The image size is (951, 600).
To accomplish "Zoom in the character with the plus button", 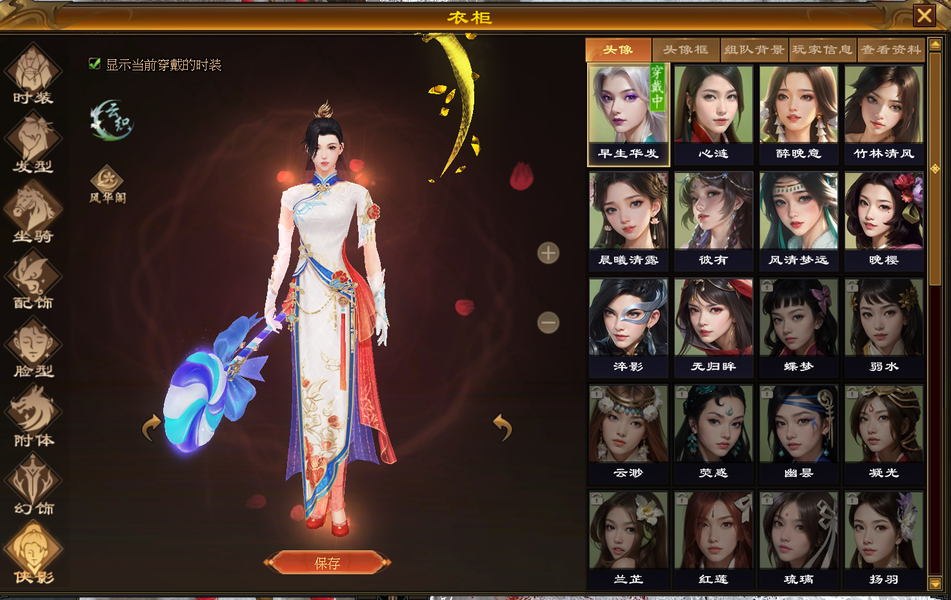I will [548, 253].
